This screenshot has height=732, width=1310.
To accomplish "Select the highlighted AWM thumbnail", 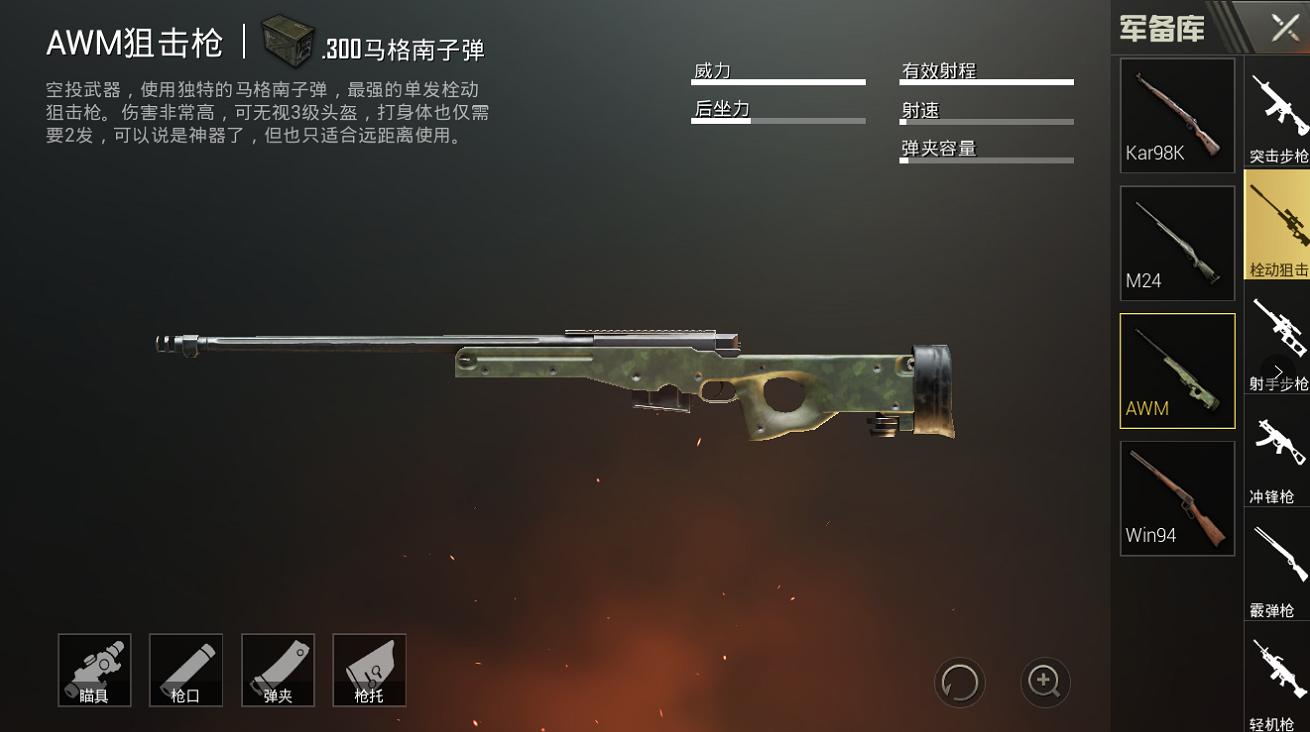I will [x=1177, y=370].
